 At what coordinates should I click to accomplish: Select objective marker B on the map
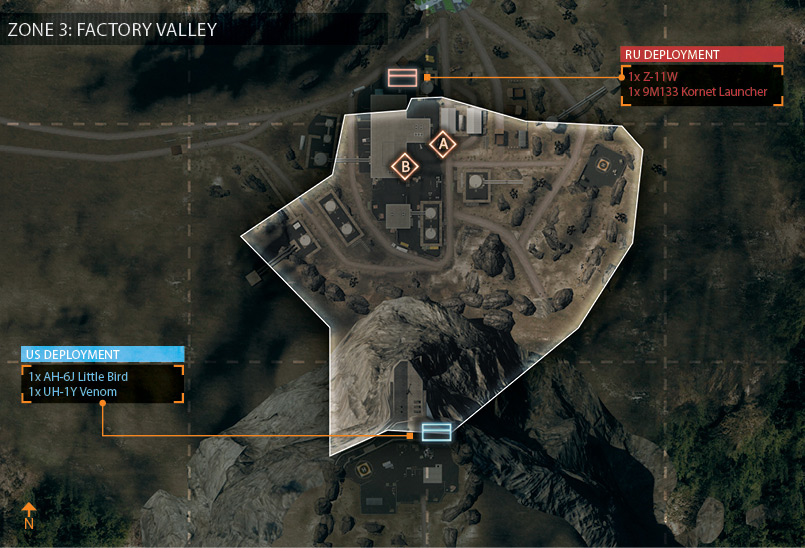(x=405, y=166)
